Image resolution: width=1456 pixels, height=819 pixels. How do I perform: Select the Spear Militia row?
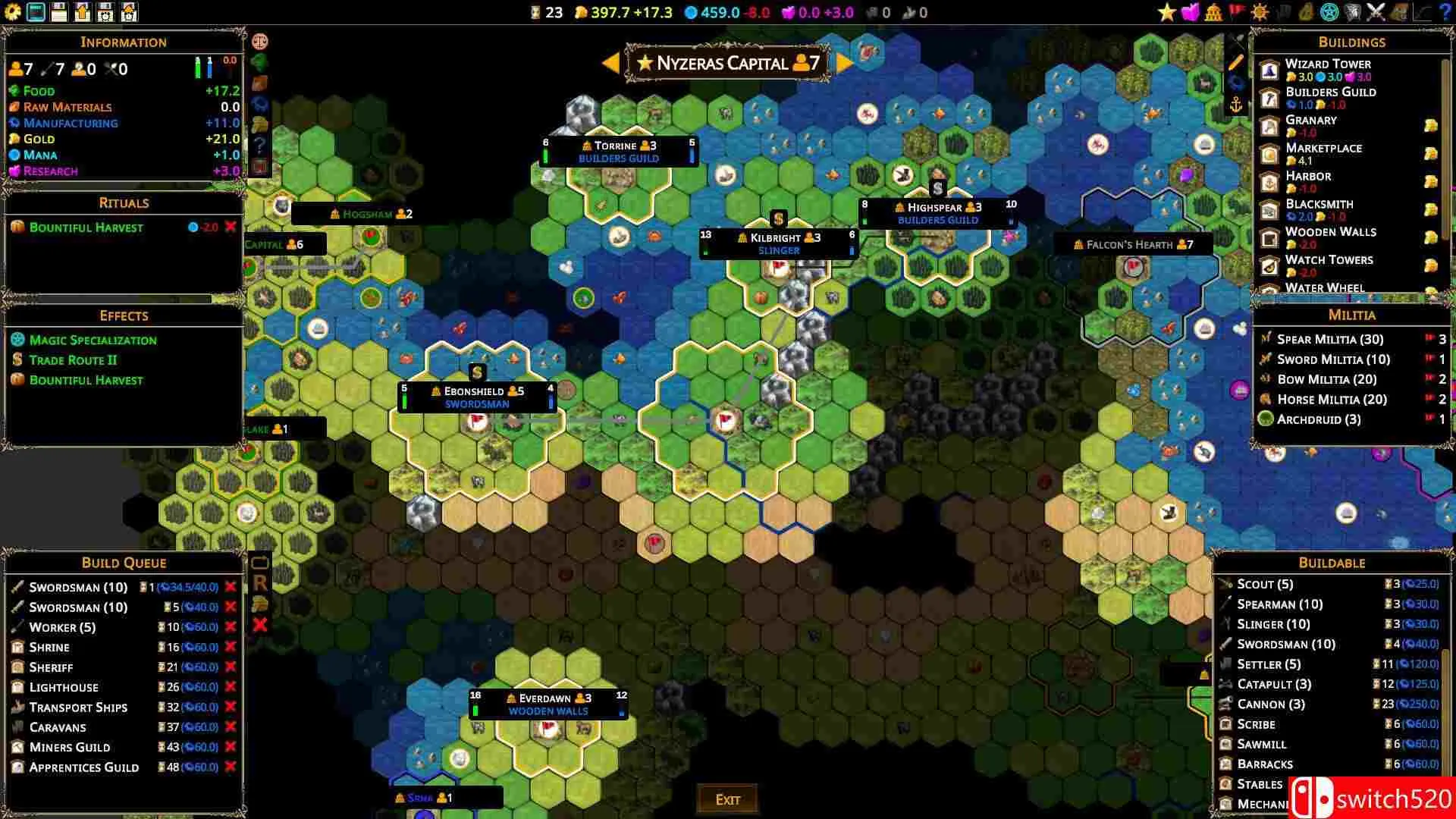[x=1329, y=339]
